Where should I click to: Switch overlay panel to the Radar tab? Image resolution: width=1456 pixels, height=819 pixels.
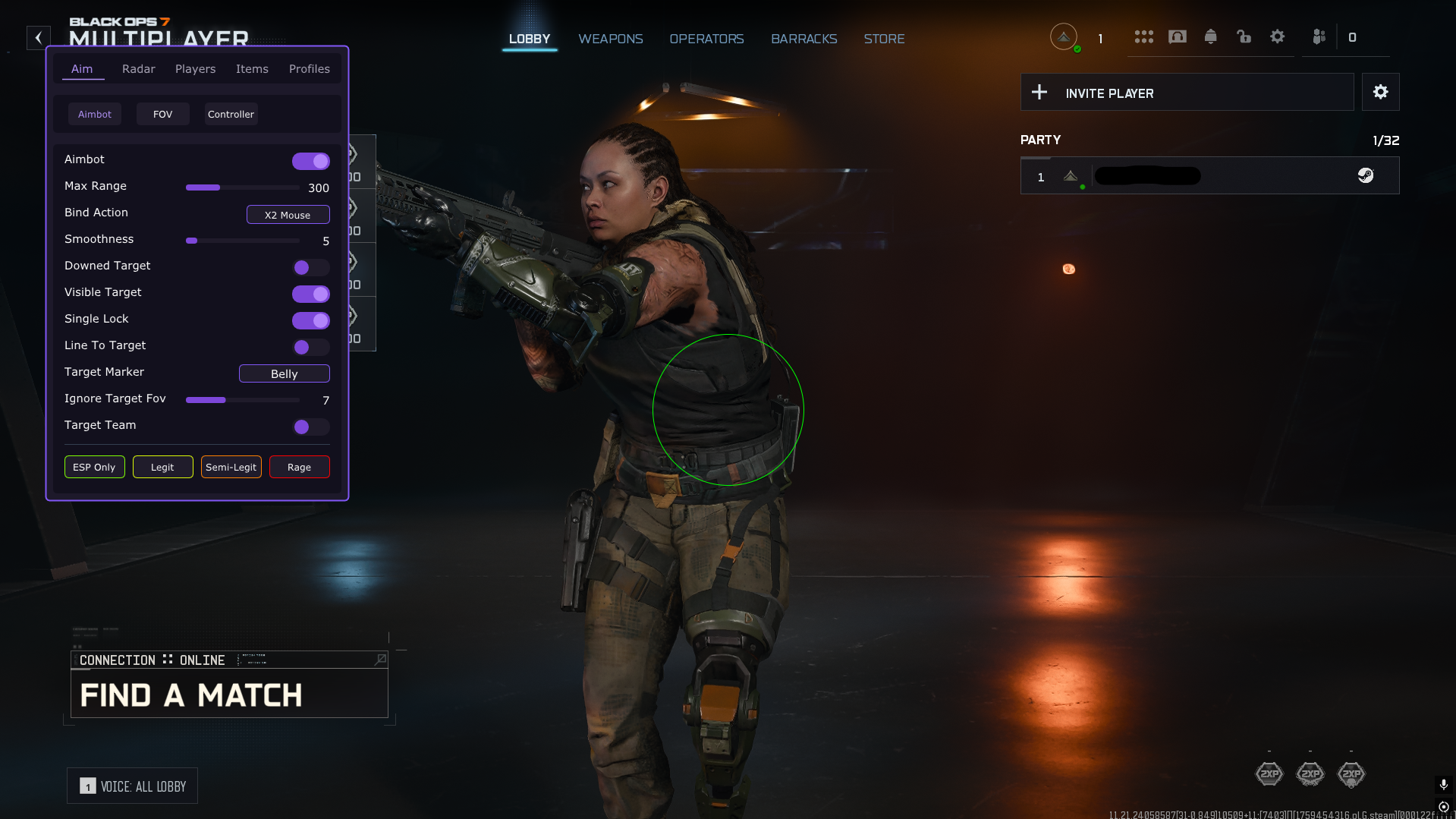[x=138, y=69]
